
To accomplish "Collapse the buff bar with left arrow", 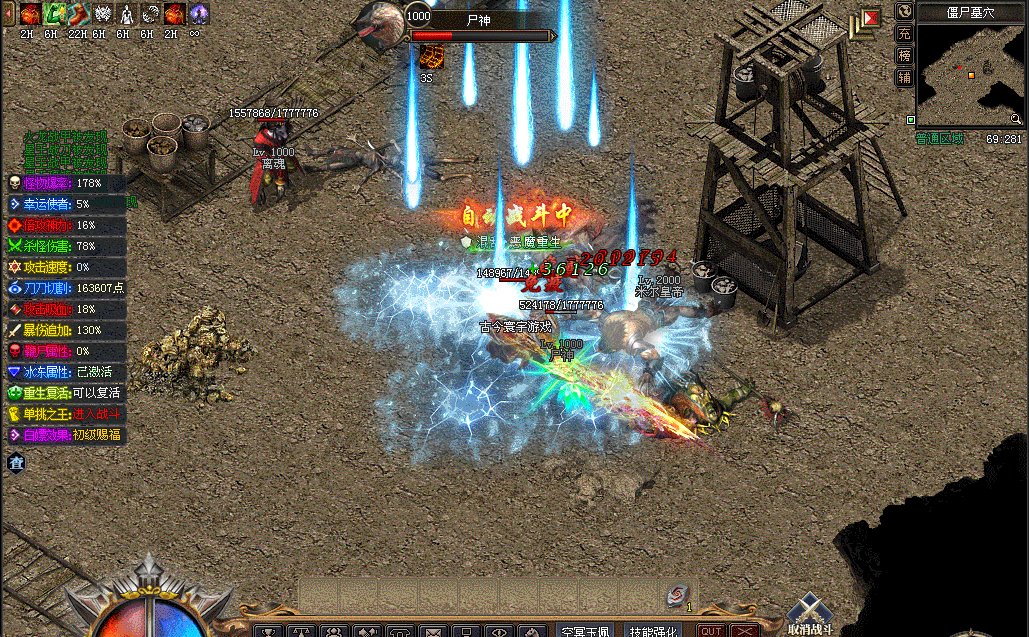I will coord(9,14).
